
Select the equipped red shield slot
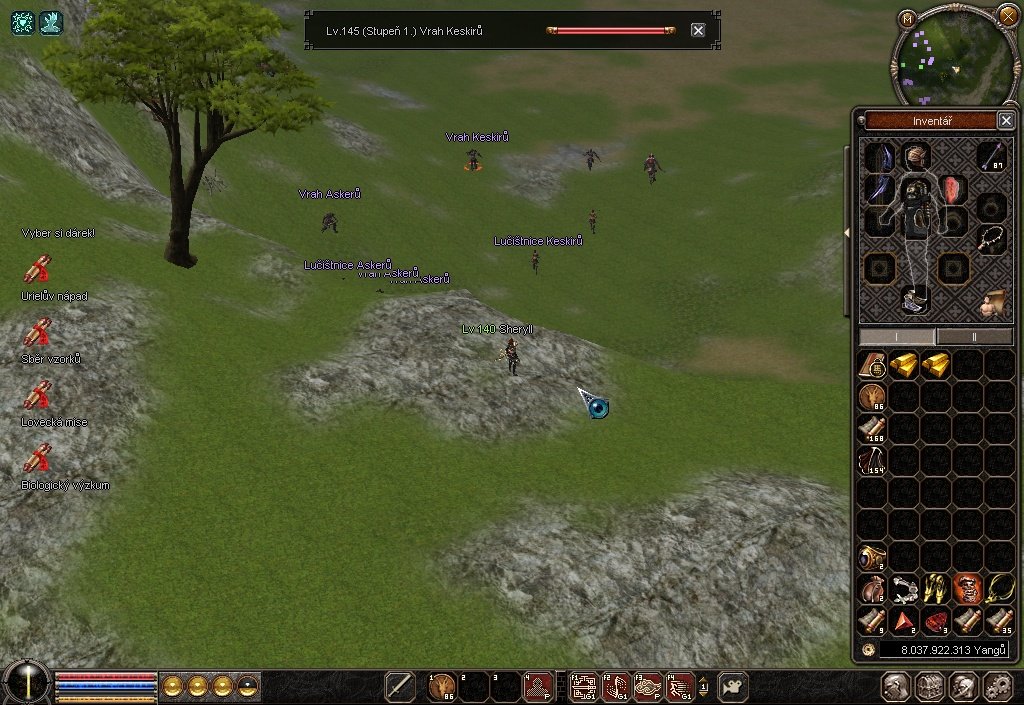coord(953,189)
